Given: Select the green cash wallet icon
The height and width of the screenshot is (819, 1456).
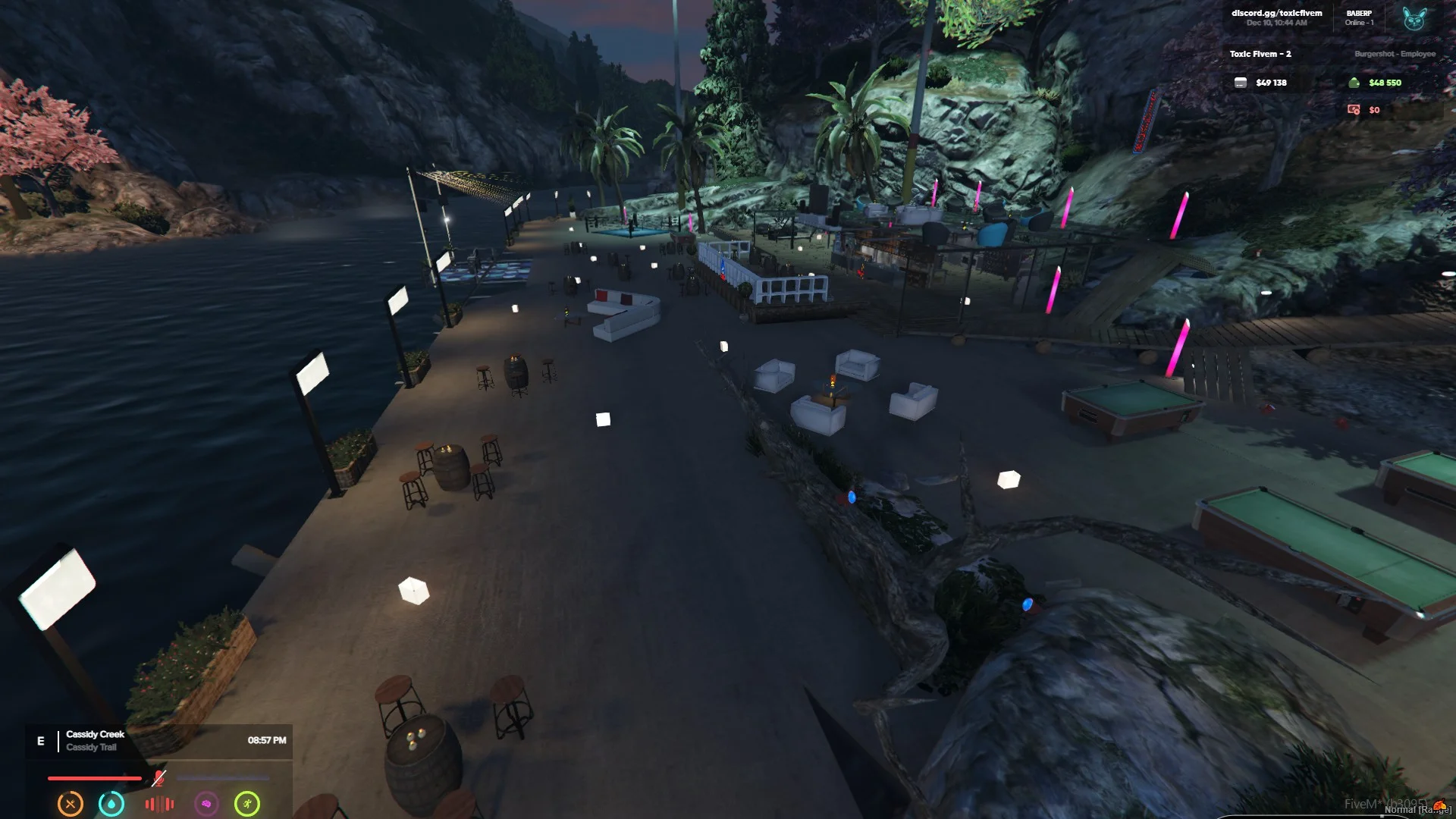Looking at the screenshot, I should pyautogui.click(x=1354, y=83).
